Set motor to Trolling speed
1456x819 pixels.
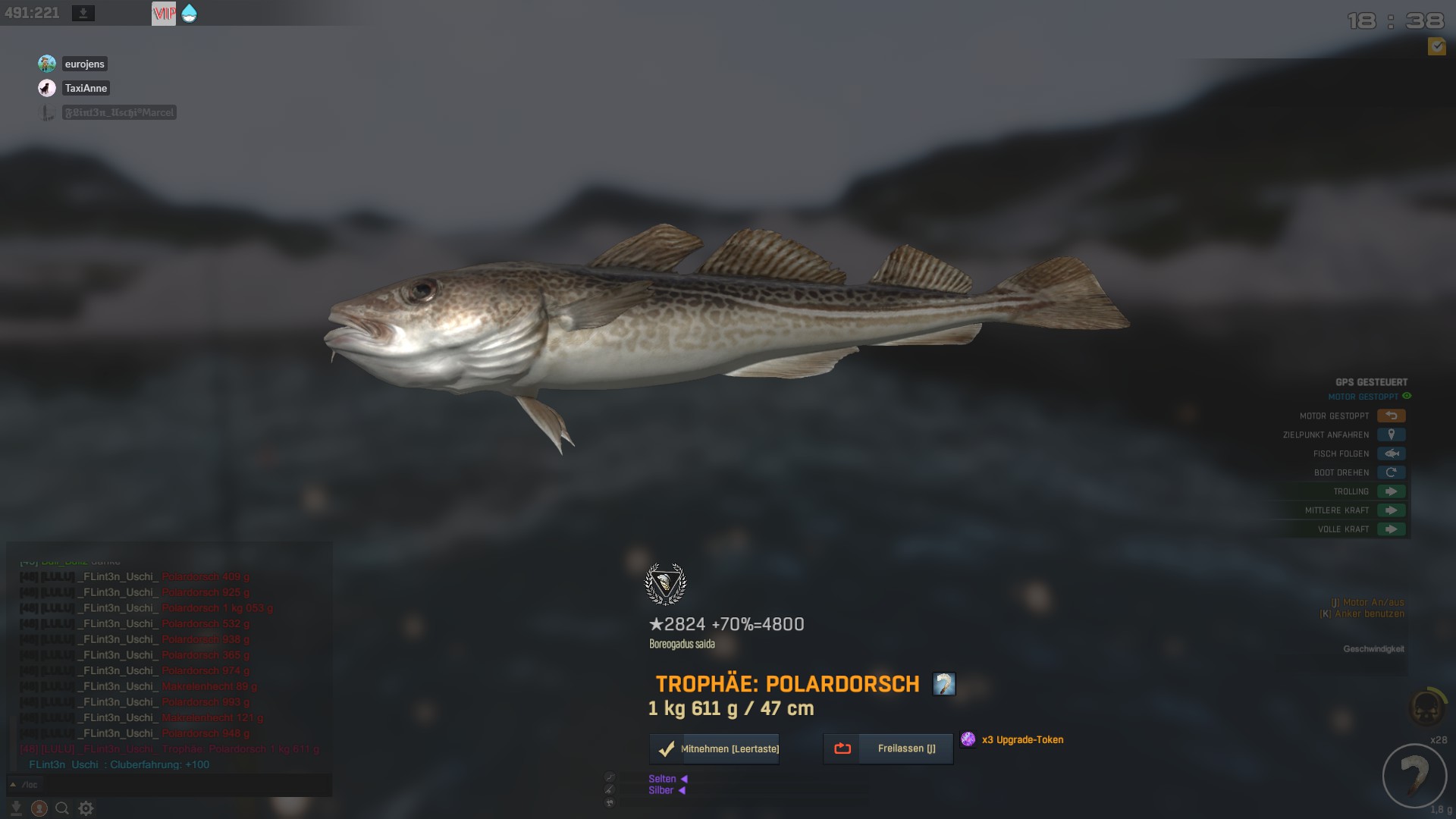[1391, 491]
